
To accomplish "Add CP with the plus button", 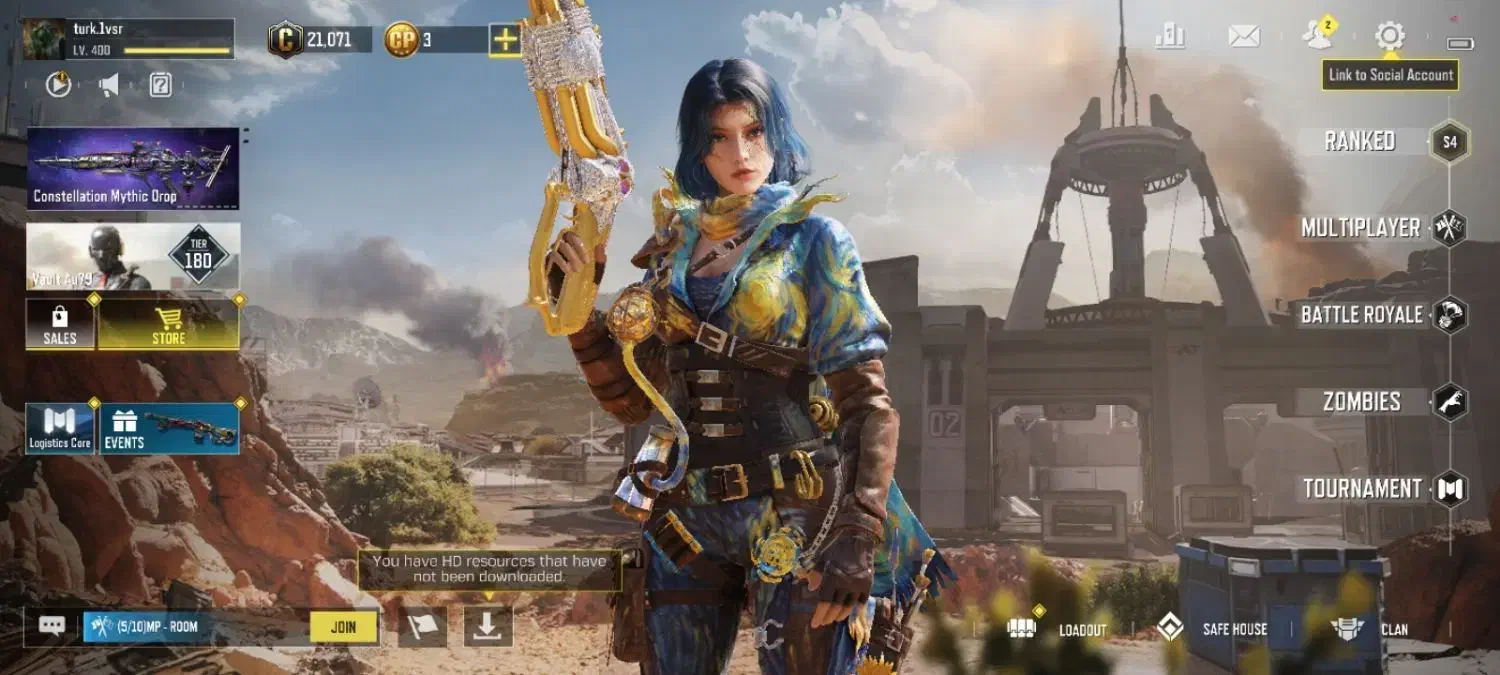I will 504,40.
